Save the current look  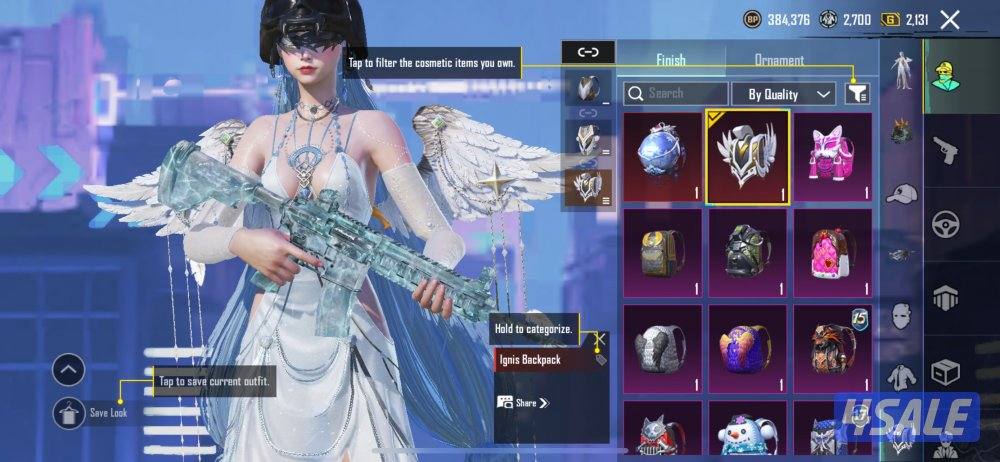tap(70, 411)
